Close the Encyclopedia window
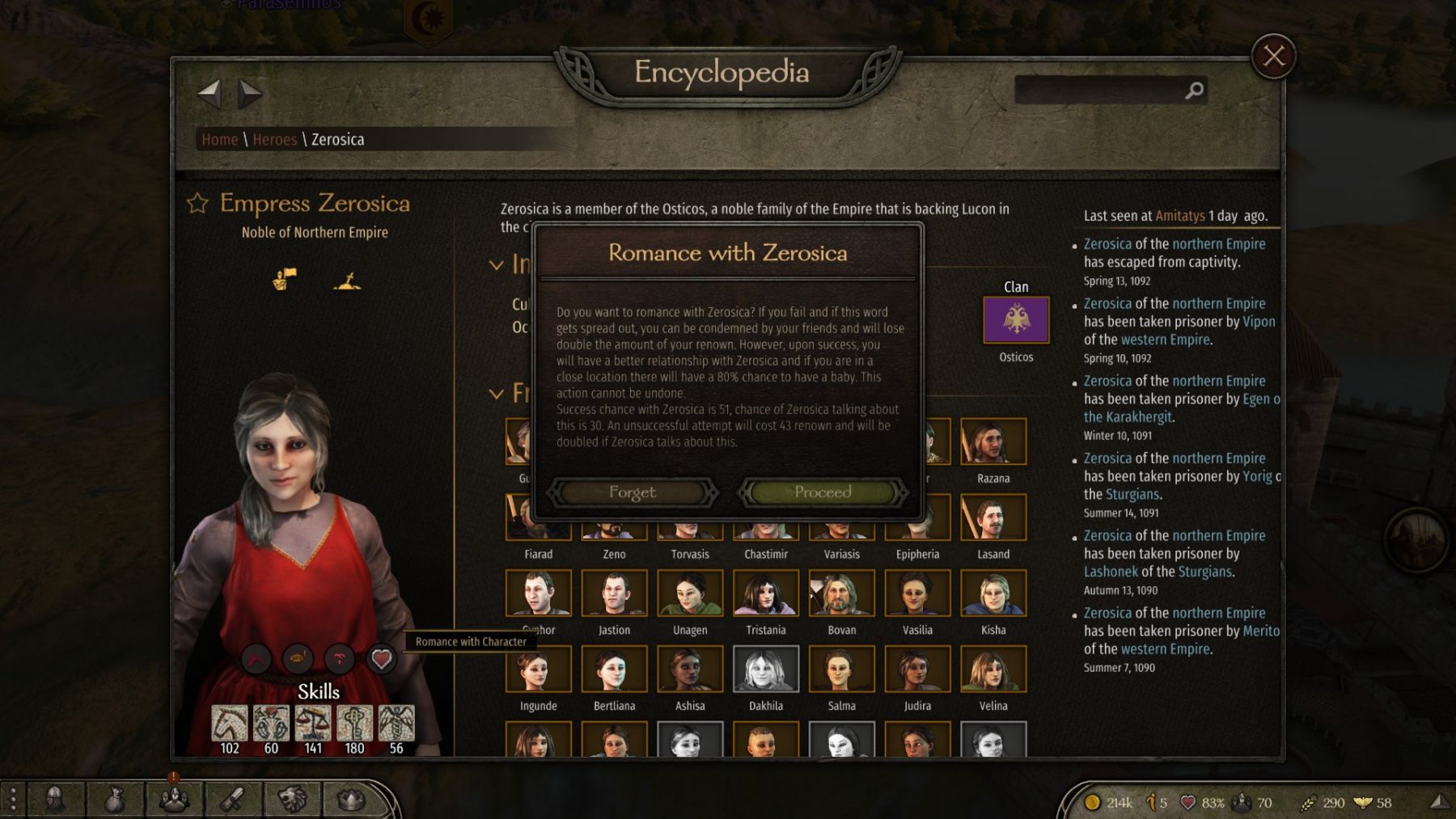 point(1273,57)
